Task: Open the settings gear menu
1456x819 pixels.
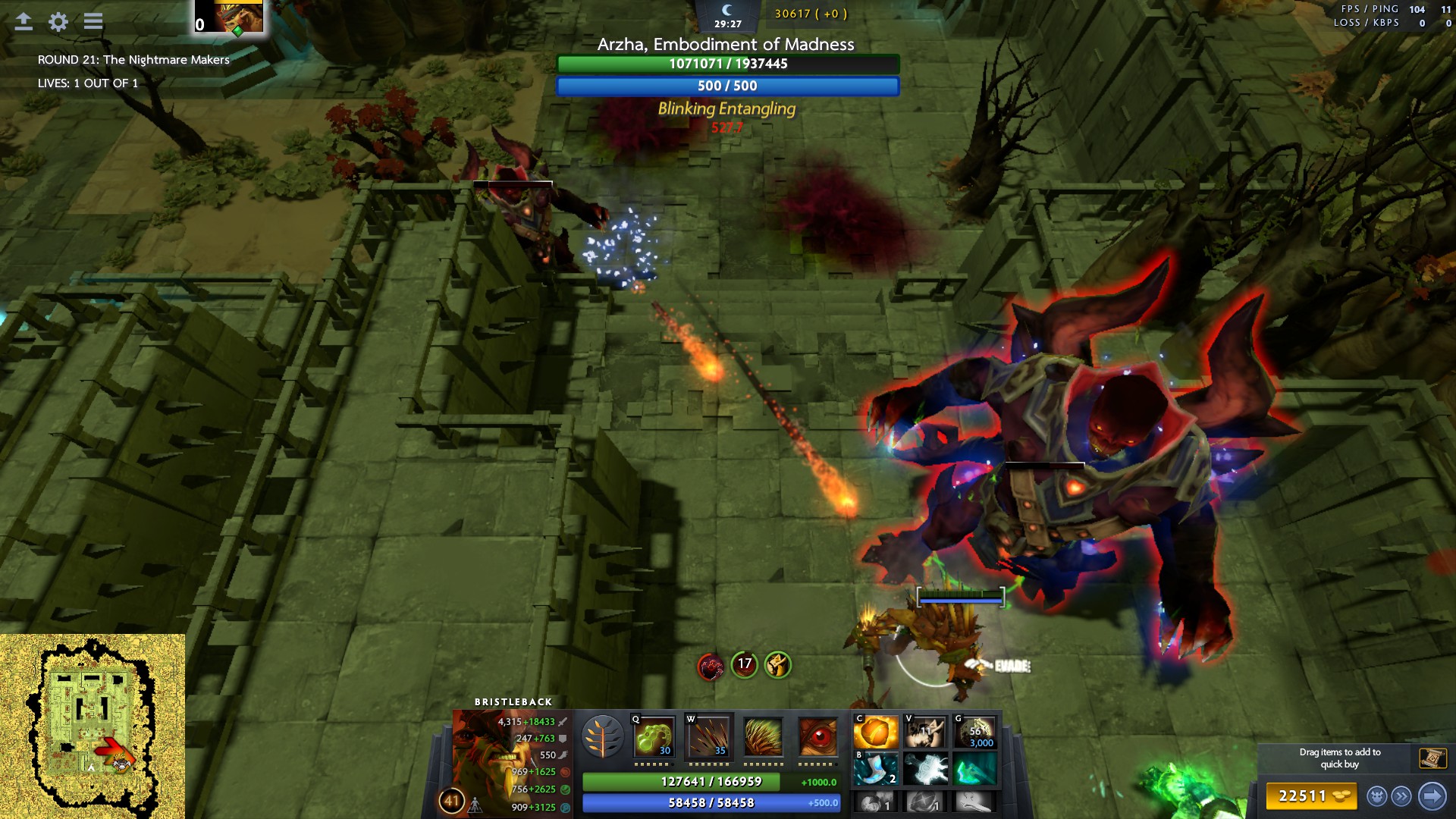Action: pyautogui.click(x=58, y=21)
